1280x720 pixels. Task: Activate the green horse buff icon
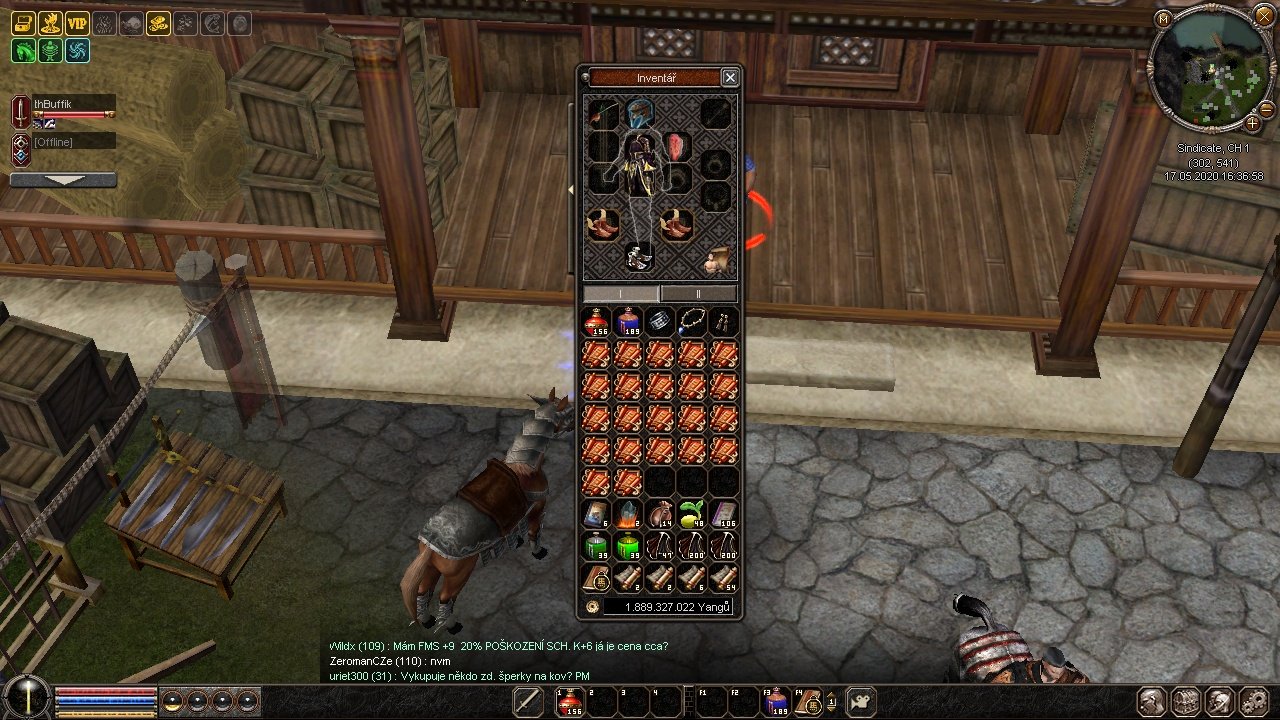click(24, 50)
